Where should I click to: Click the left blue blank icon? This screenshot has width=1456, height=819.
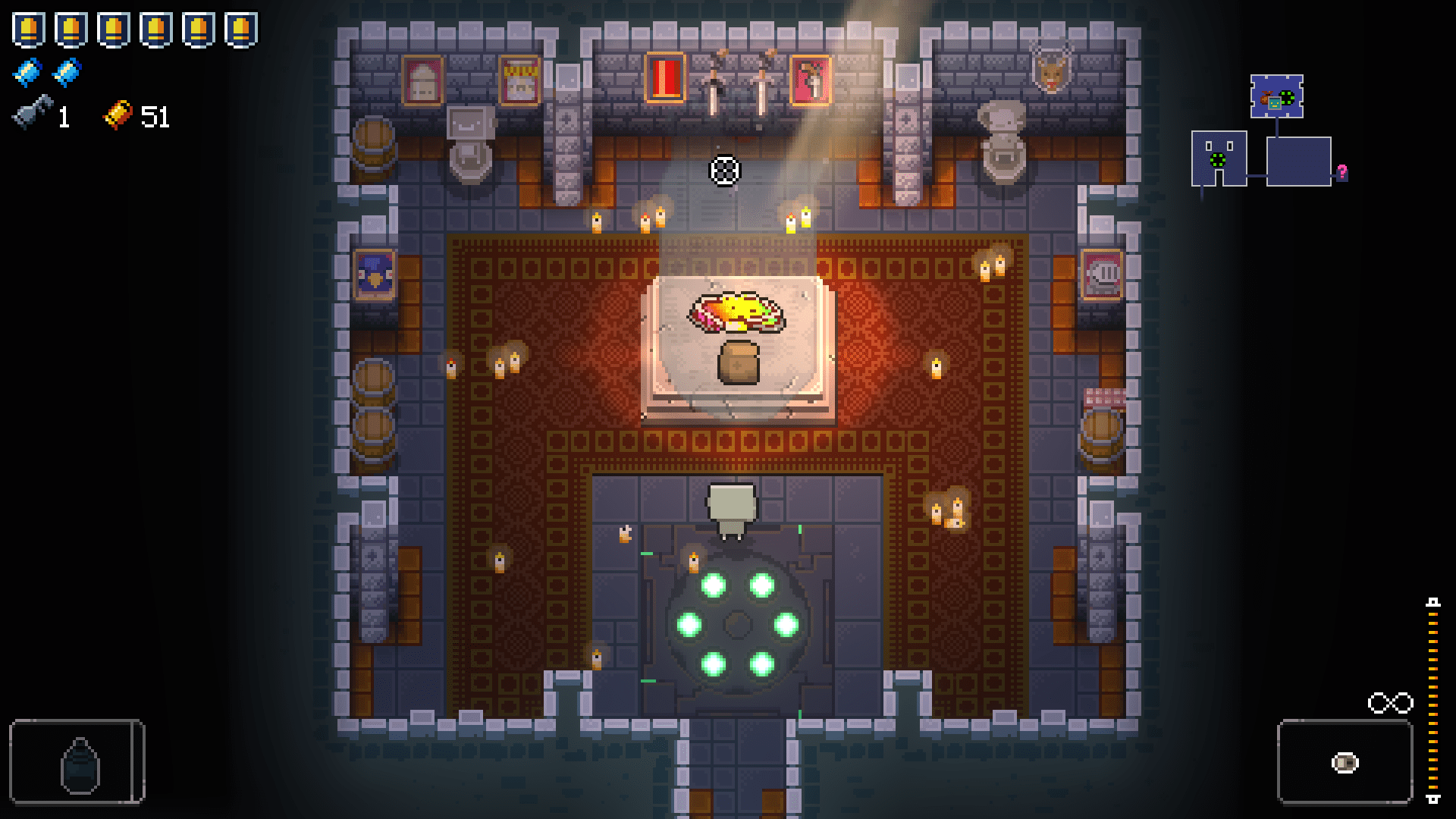point(27,72)
